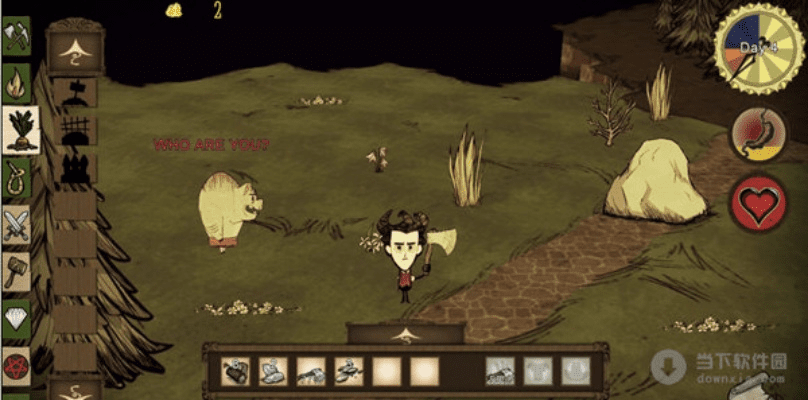Choose the fence-like farm recipe
This screenshot has width=808, height=400.
[x=76, y=131]
